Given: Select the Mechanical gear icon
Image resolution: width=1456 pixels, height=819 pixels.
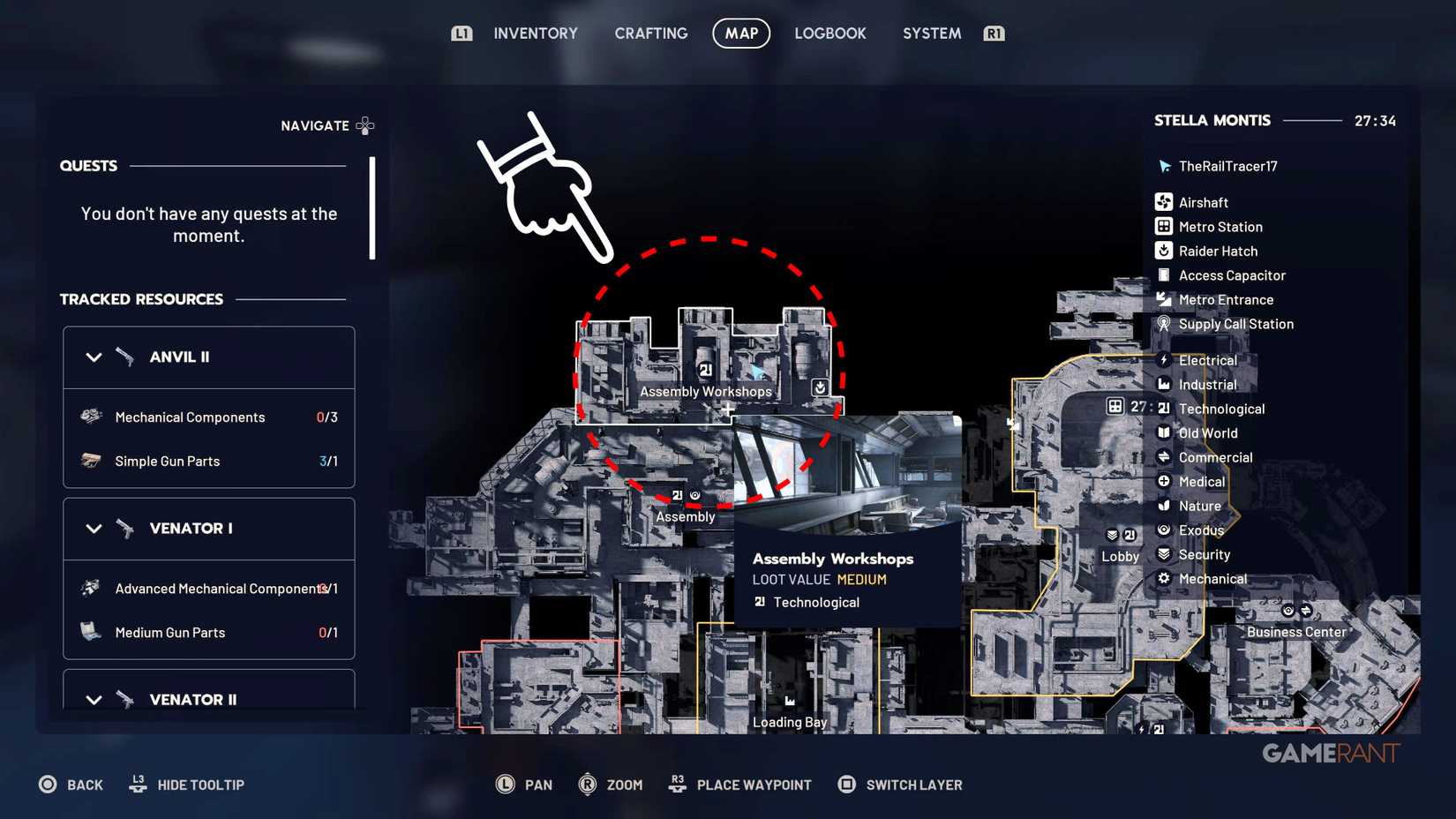Looking at the screenshot, I should [1164, 579].
